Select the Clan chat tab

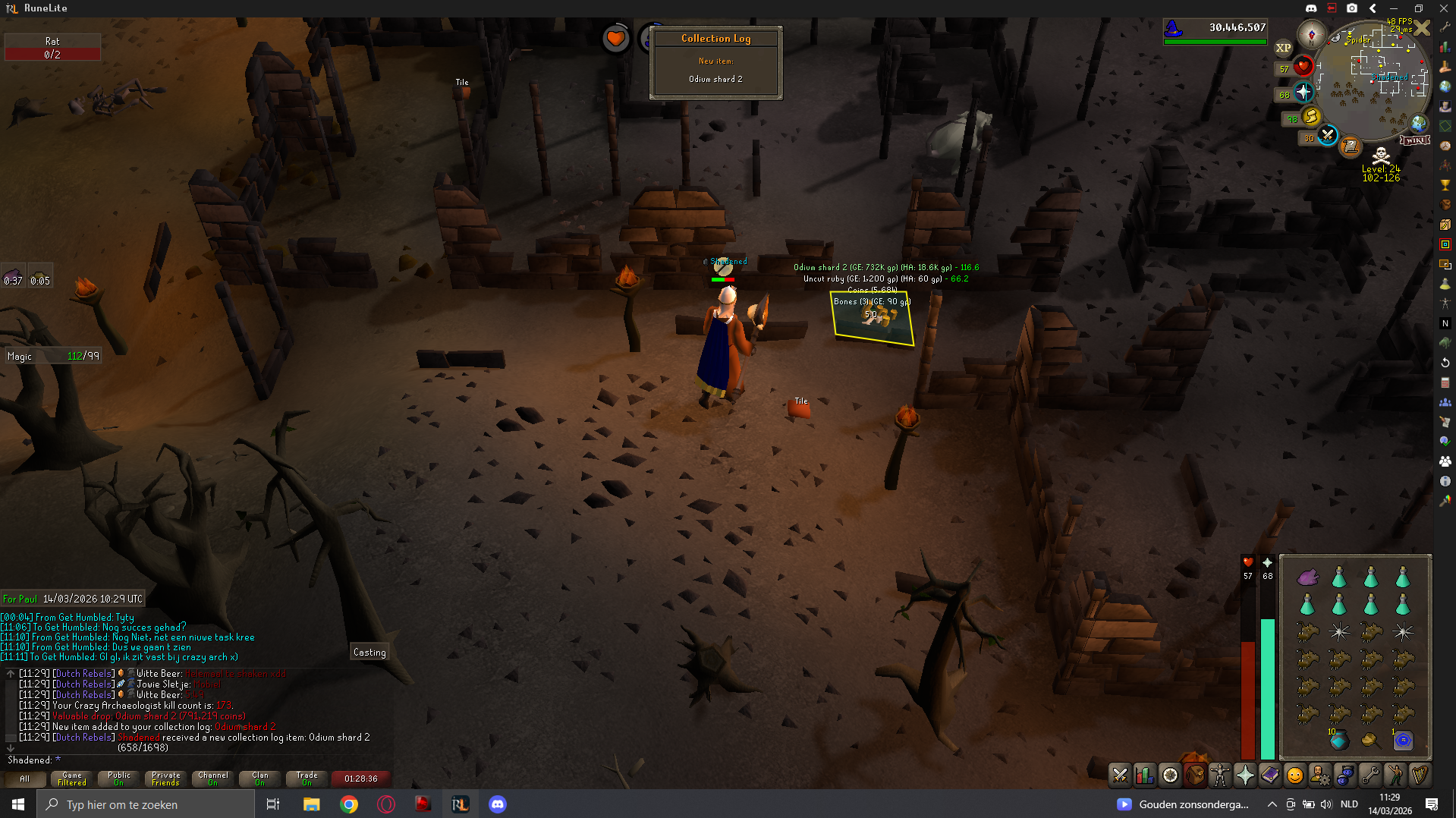[260, 779]
